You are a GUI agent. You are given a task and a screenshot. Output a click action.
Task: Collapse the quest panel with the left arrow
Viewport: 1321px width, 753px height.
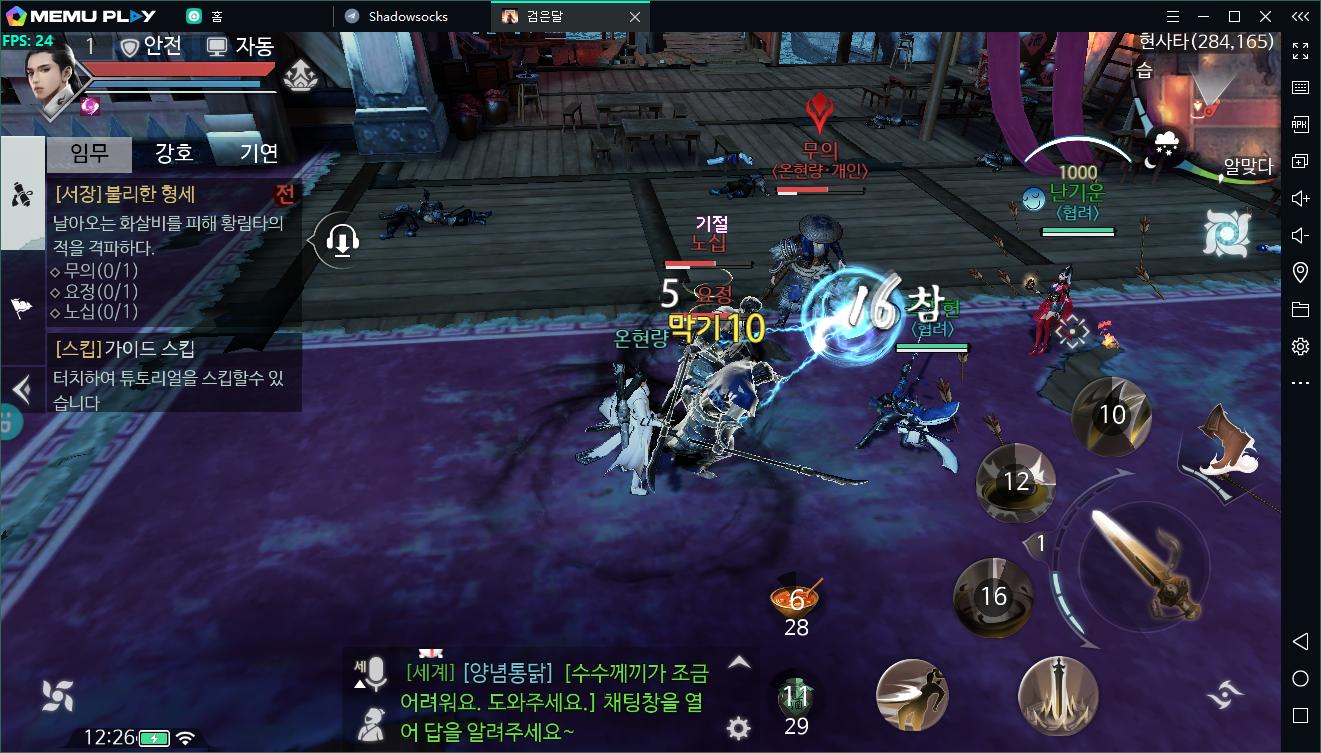point(21,388)
